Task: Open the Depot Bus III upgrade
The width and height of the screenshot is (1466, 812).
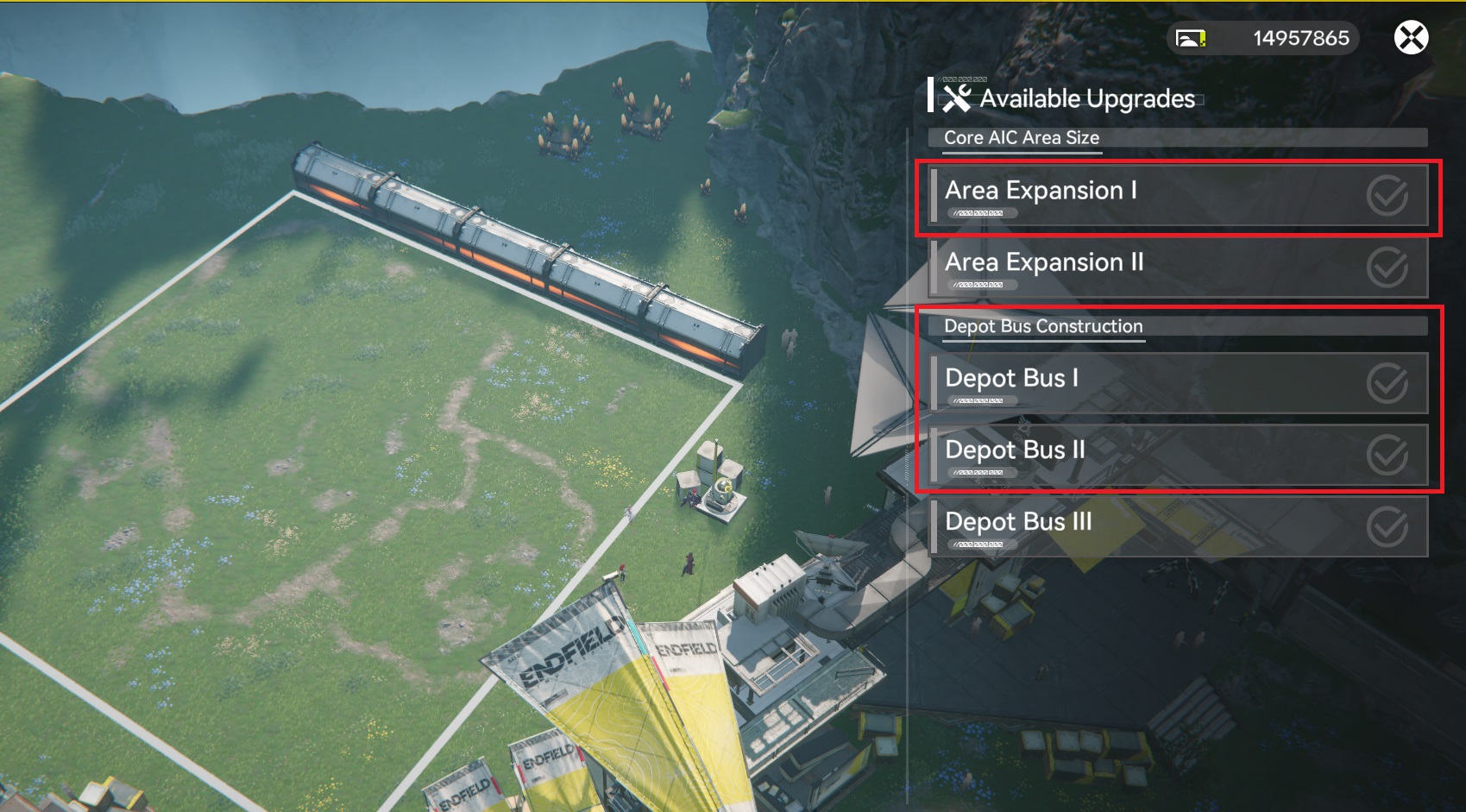Action: coord(1179,526)
